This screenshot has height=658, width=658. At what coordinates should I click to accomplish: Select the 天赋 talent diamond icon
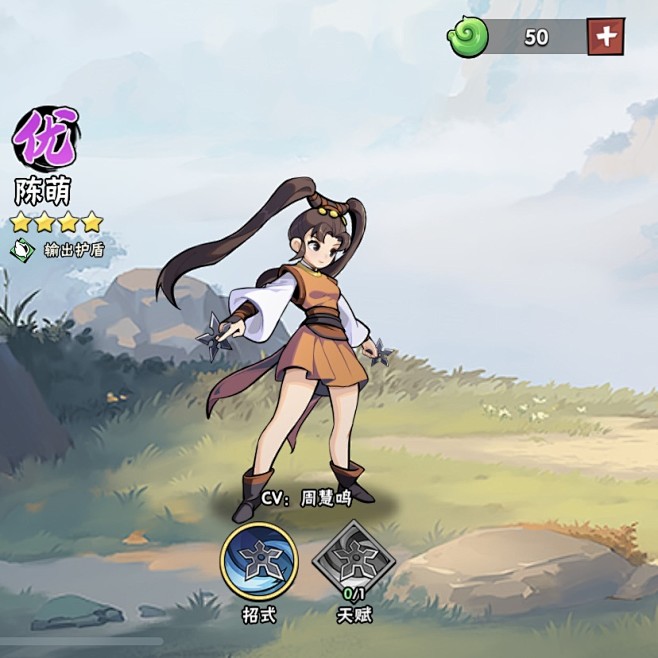pyautogui.click(x=354, y=561)
